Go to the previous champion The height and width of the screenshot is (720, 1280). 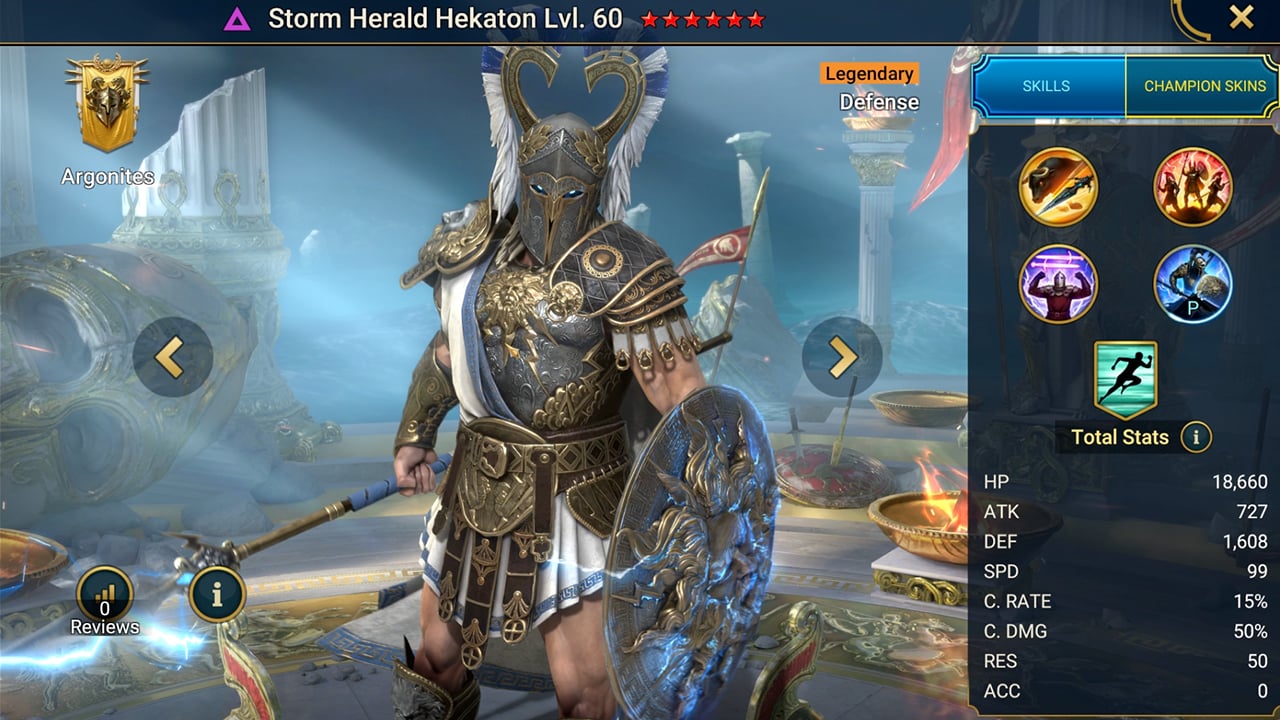[x=172, y=357]
